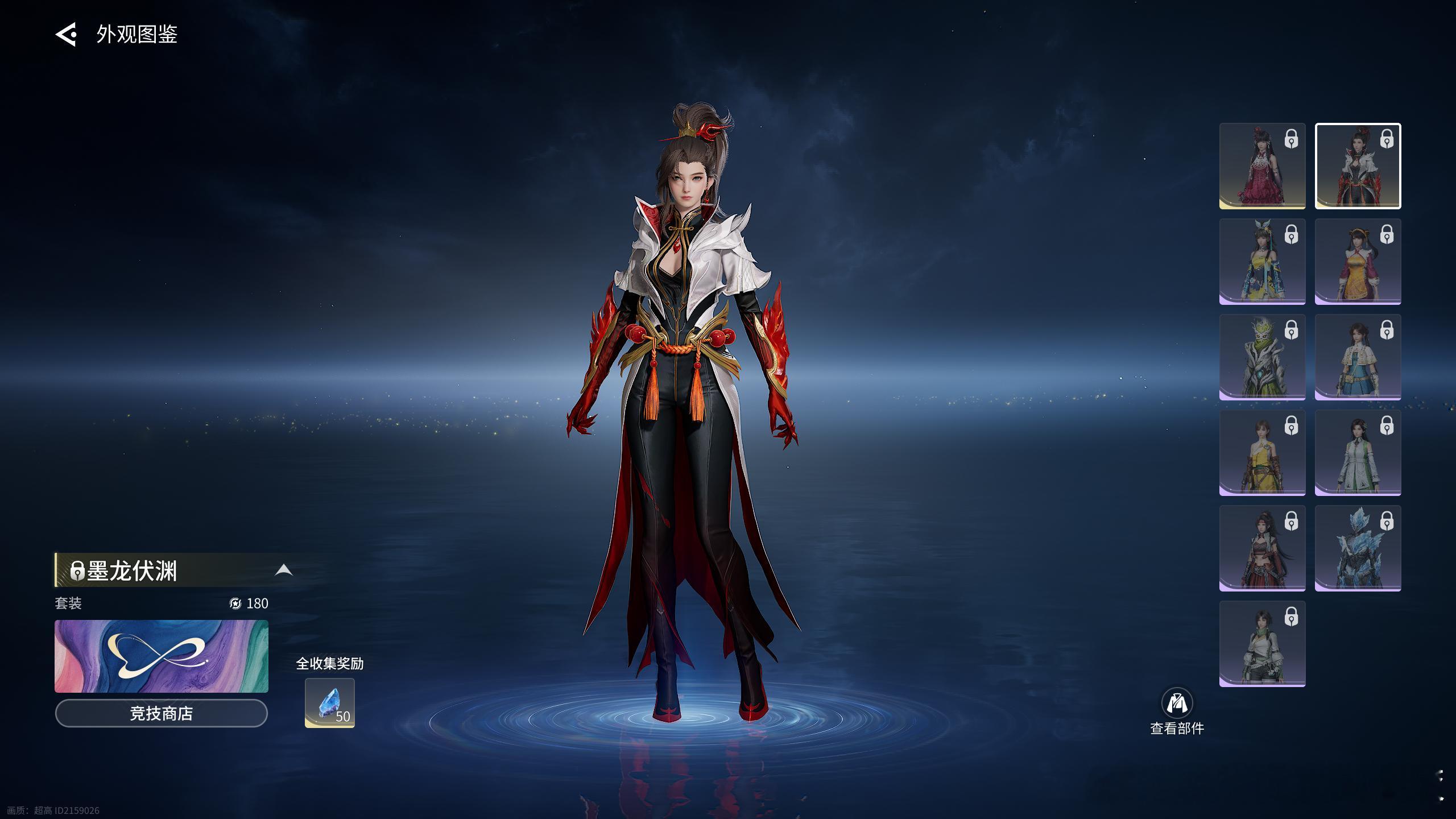Select the highlighted white-and-red 墨龙伏渊 thumbnail
1456x819 pixels.
(1358, 166)
